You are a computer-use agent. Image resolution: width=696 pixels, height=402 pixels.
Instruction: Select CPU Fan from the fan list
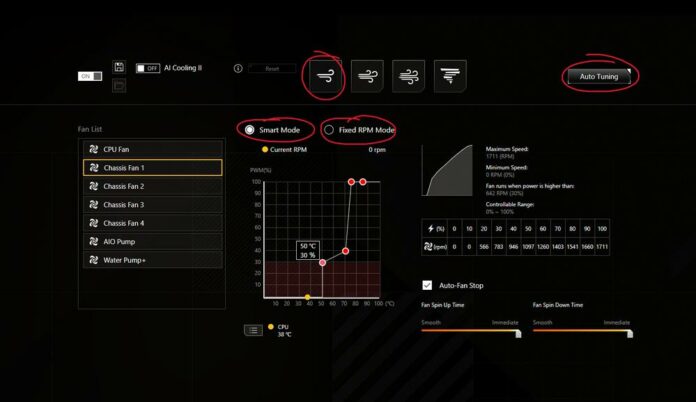[152, 149]
